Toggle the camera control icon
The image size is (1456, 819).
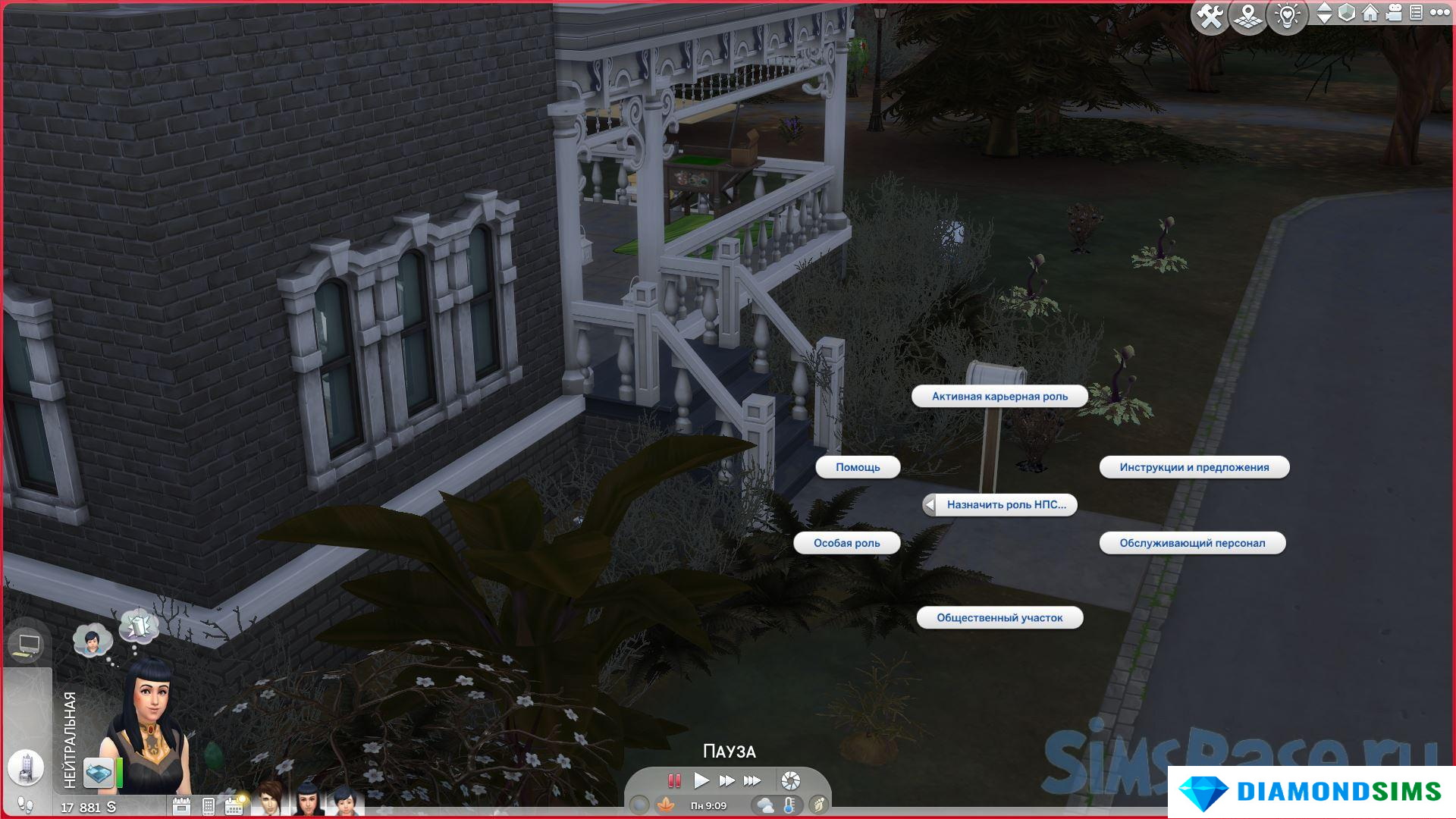pyautogui.click(x=1394, y=13)
